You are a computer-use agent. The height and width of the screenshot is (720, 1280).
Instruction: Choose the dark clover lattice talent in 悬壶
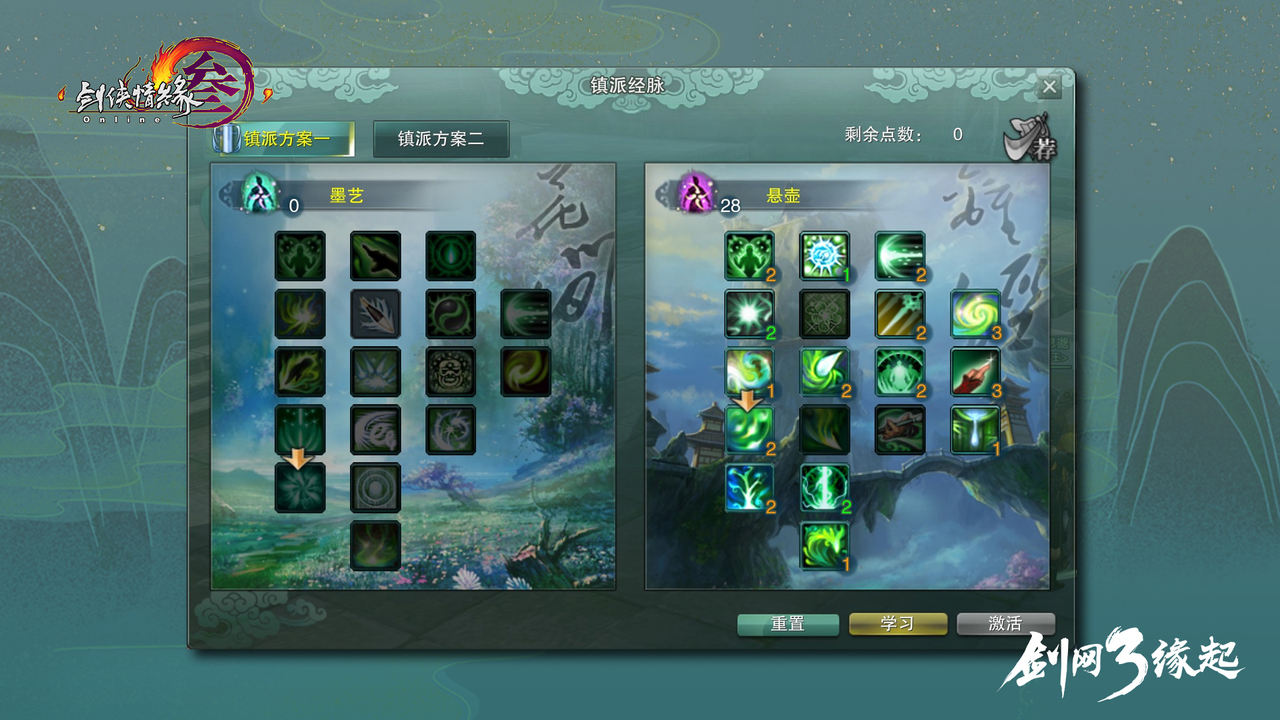click(825, 314)
